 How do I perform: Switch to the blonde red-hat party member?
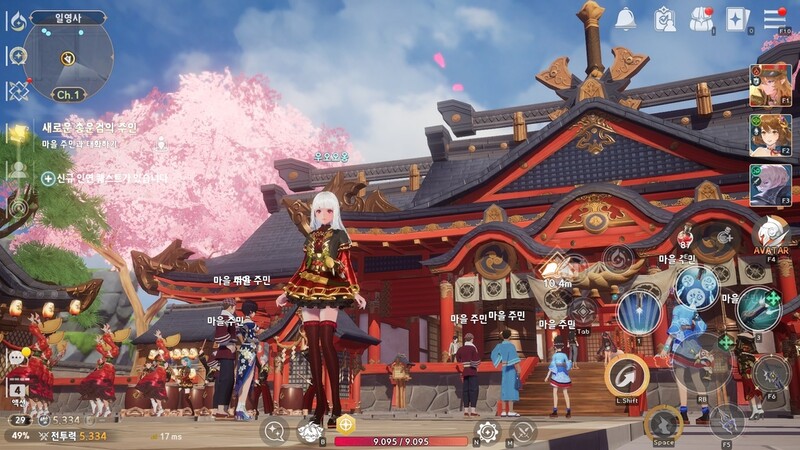770,86
